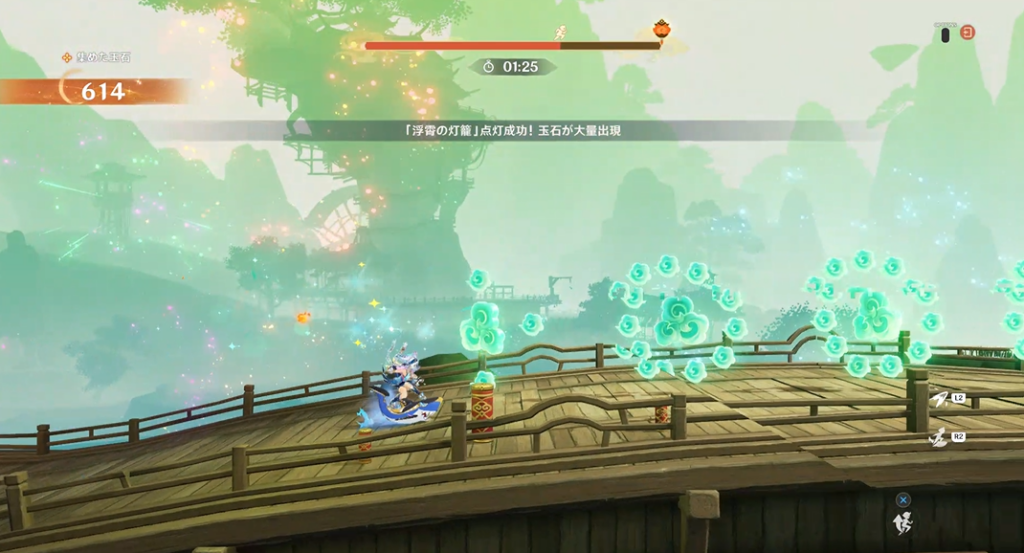This screenshot has height=553, width=1024.
Task: Trigger the jump action icon
Action: [x=903, y=520]
